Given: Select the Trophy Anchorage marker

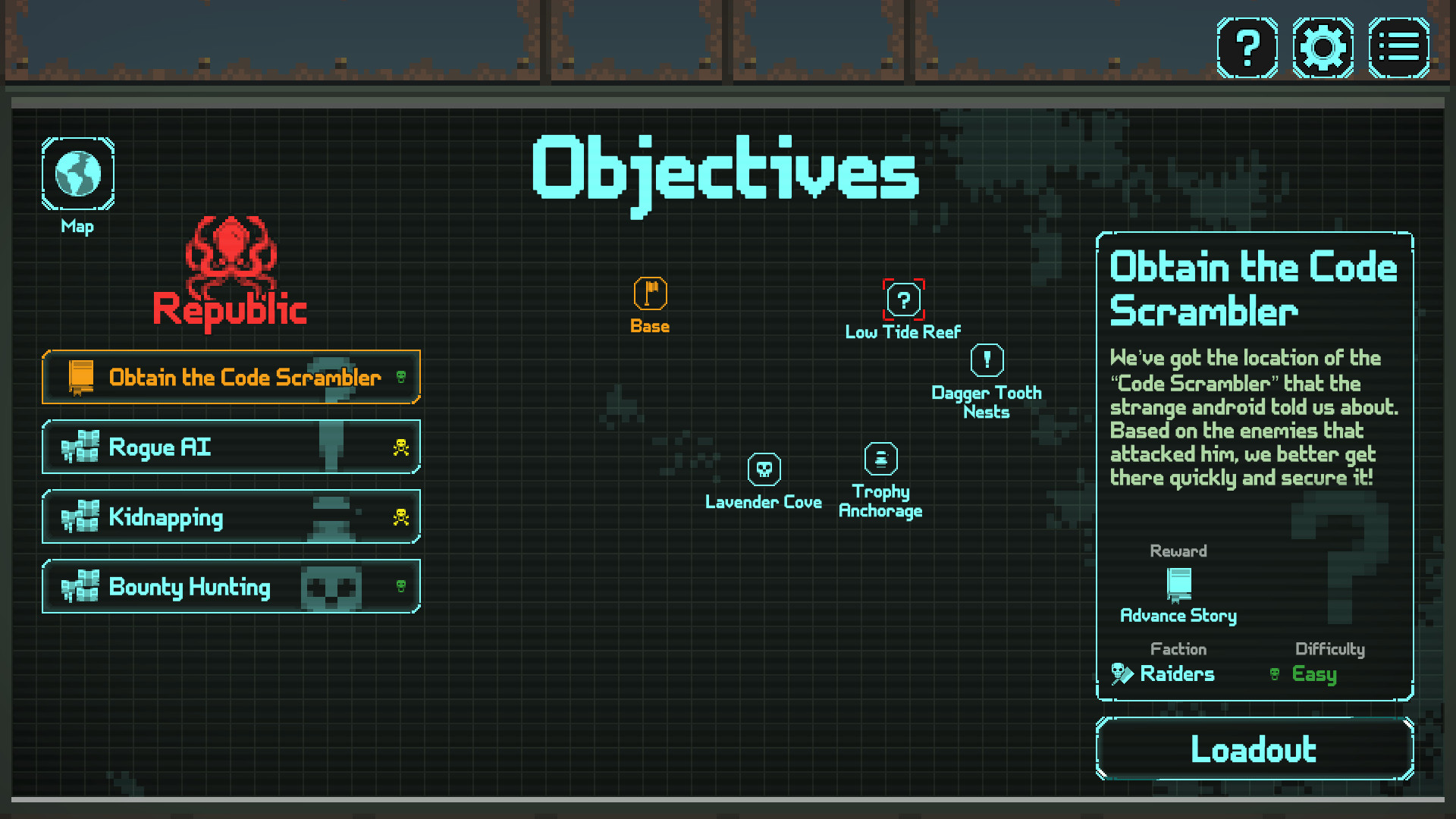Looking at the screenshot, I should (880, 458).
